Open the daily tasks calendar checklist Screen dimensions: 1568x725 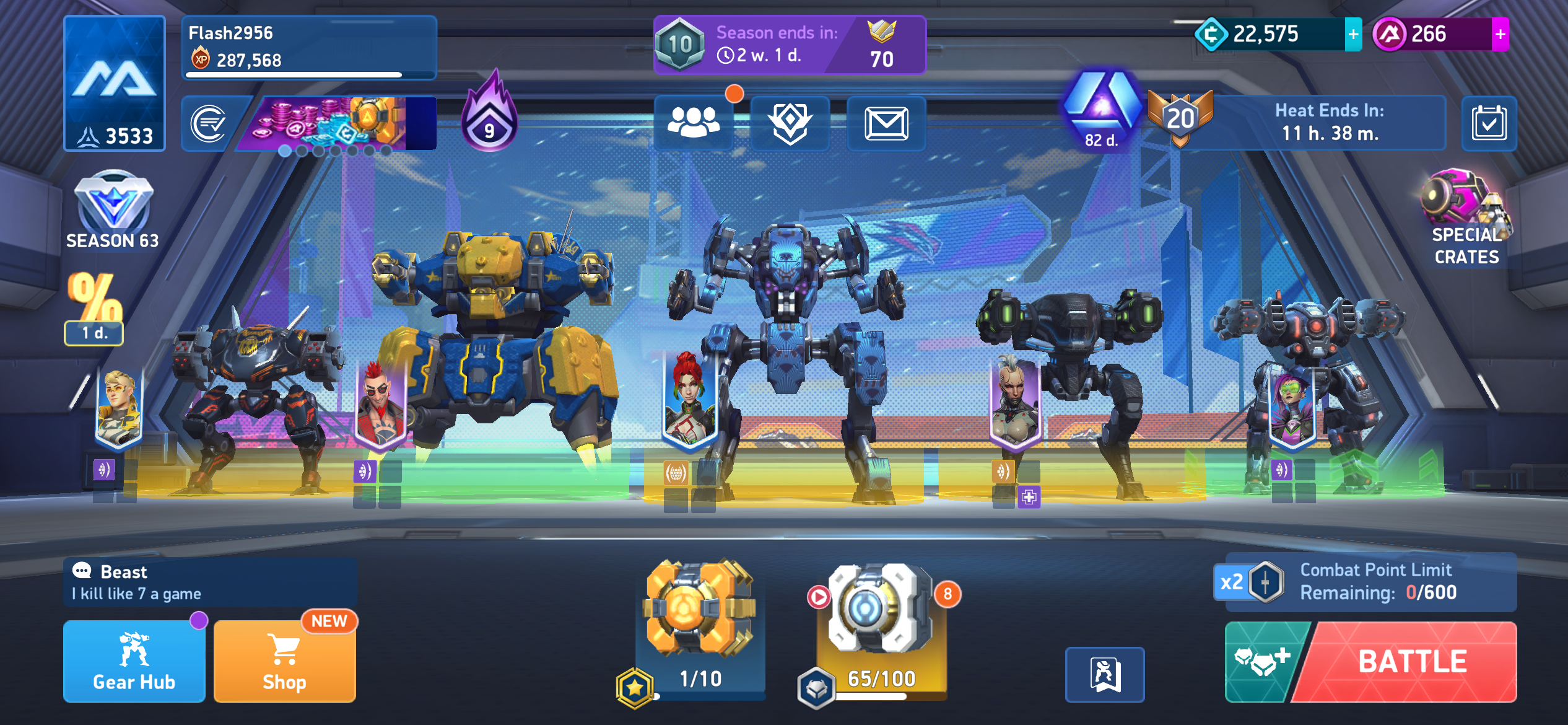(1489, 123)
